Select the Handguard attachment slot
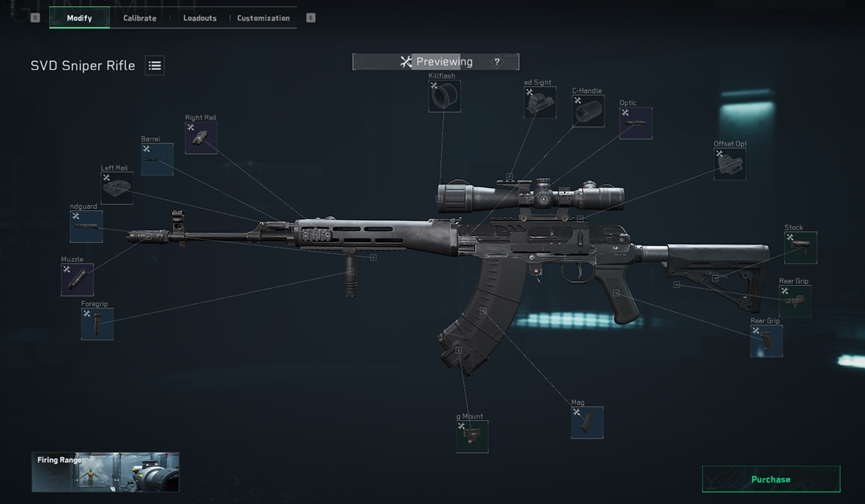865x504 pixels. tap(86, 227)
